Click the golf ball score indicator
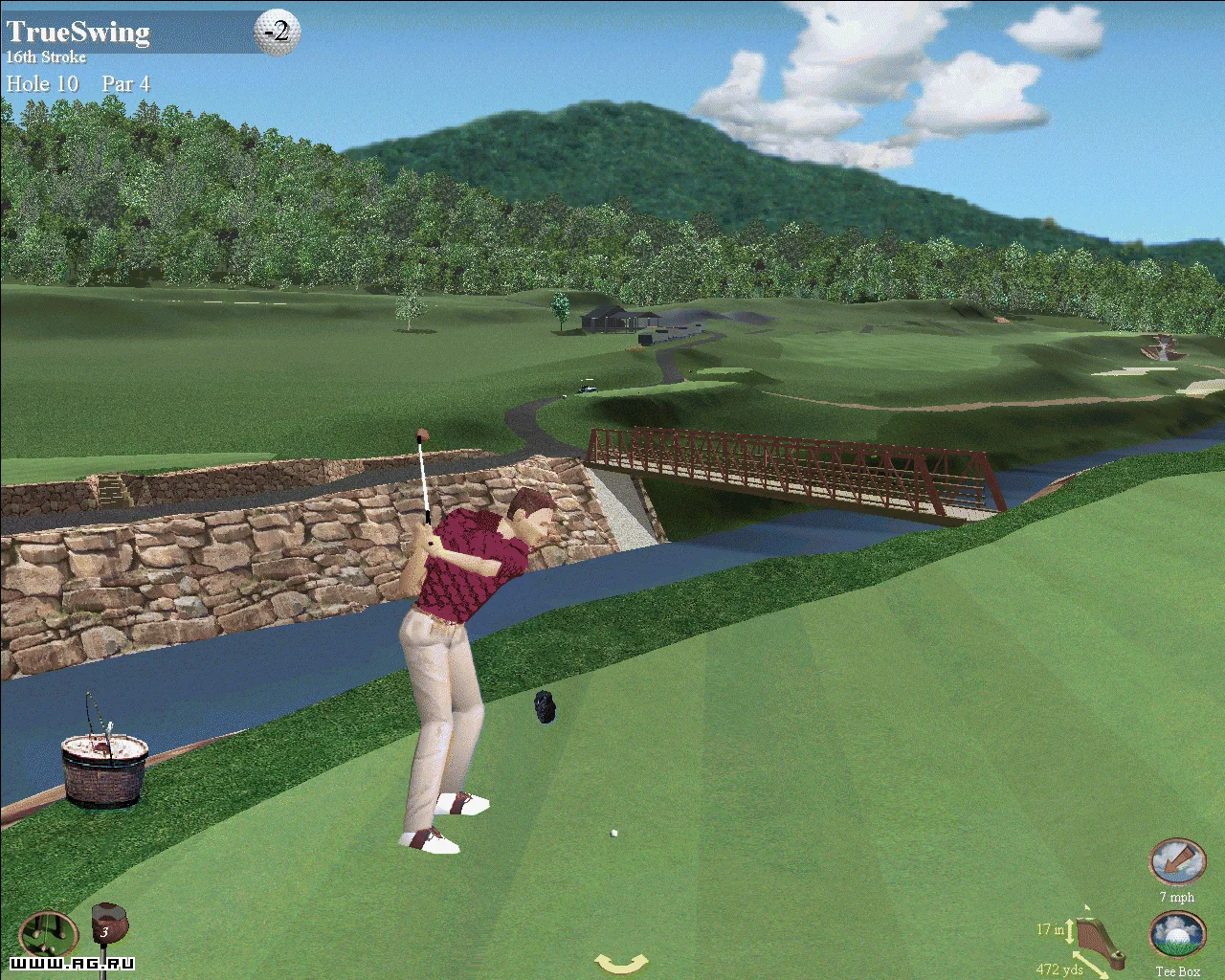This screenshot has height=980, width=1225. tap(278, 32)
